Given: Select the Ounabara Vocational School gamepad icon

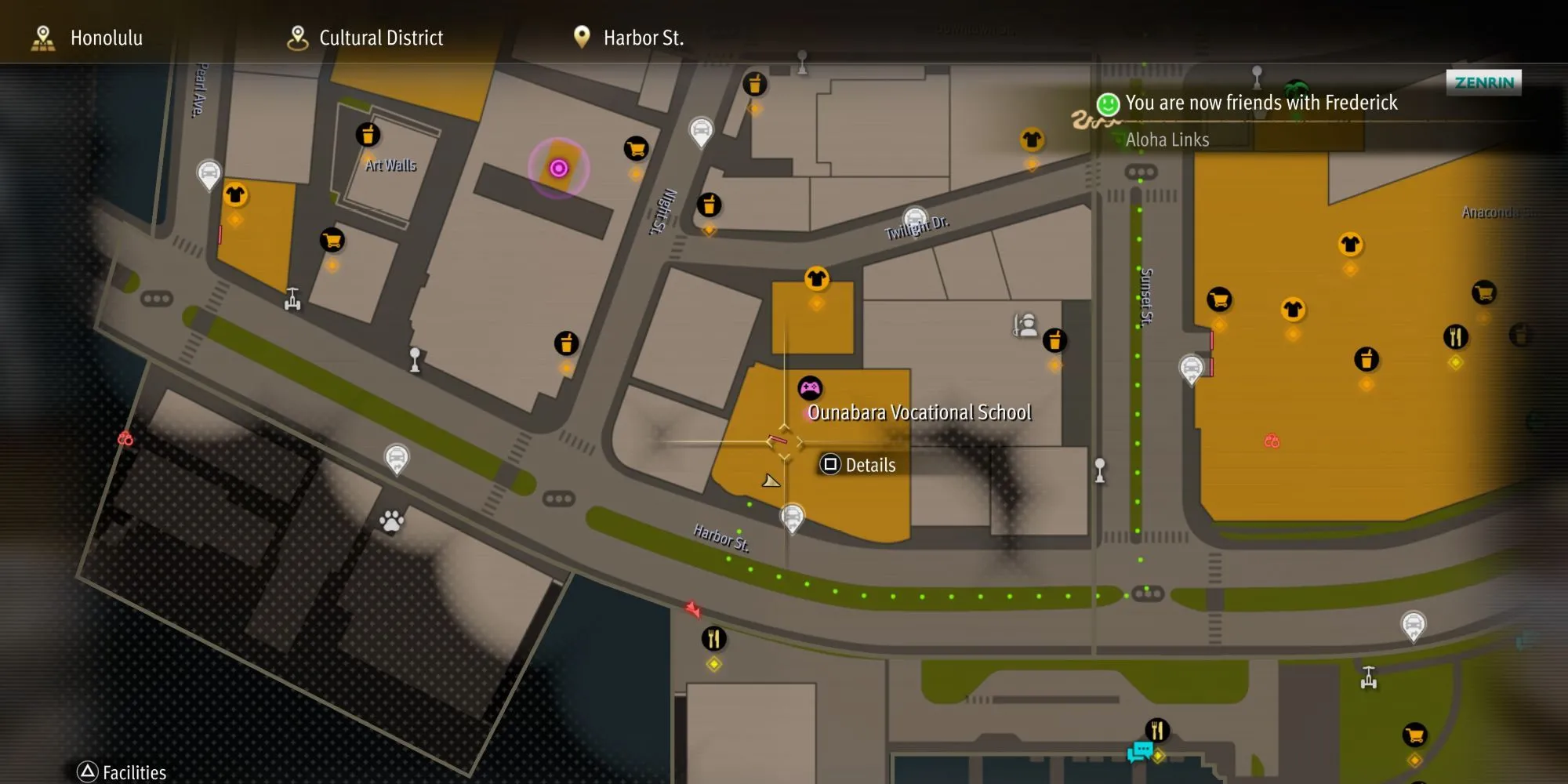Looking at the screenshot, I should (810, 387).
